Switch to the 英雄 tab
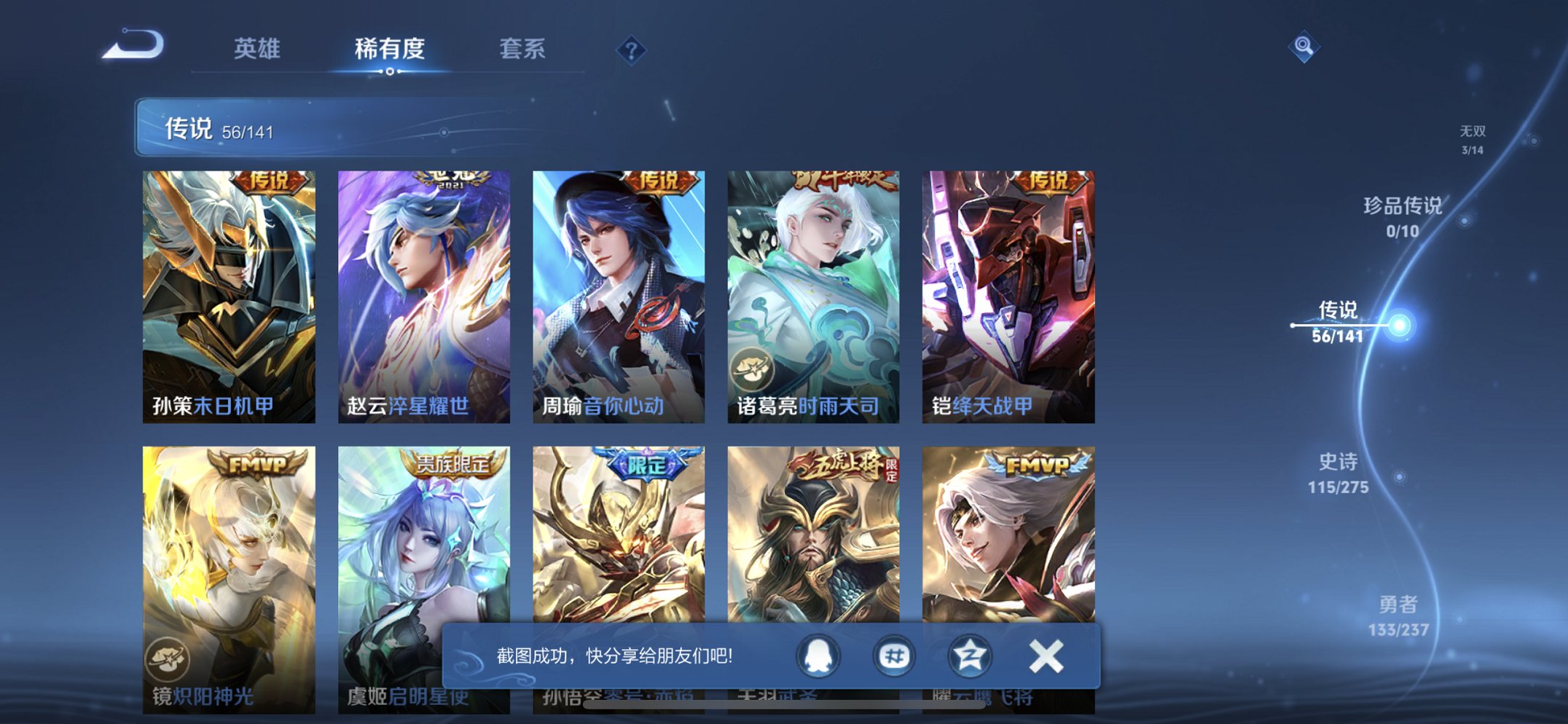The height and width of the screenshot is (724, 1568). point(258,49)
